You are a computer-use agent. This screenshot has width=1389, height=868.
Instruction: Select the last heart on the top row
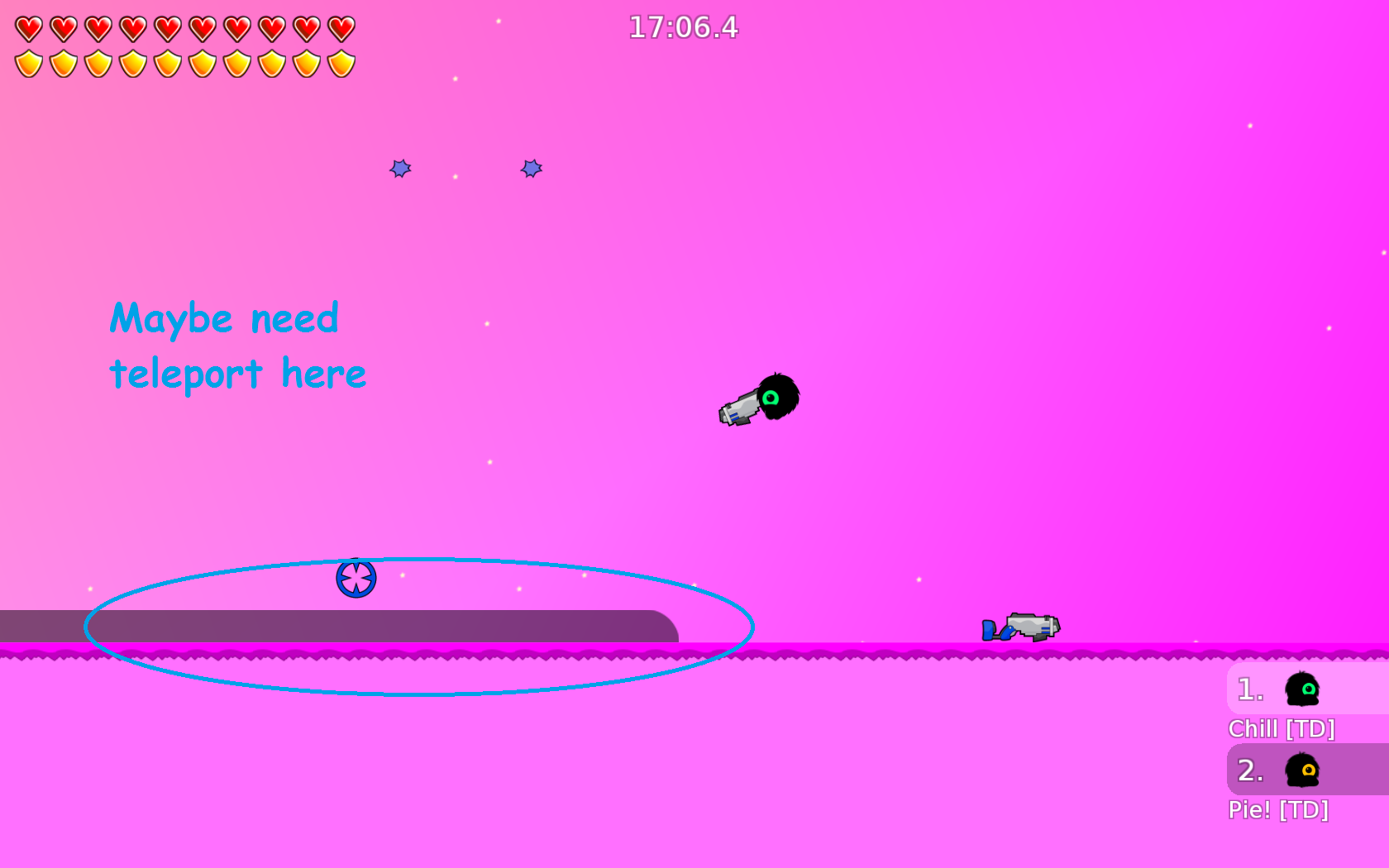coord(341,27)
